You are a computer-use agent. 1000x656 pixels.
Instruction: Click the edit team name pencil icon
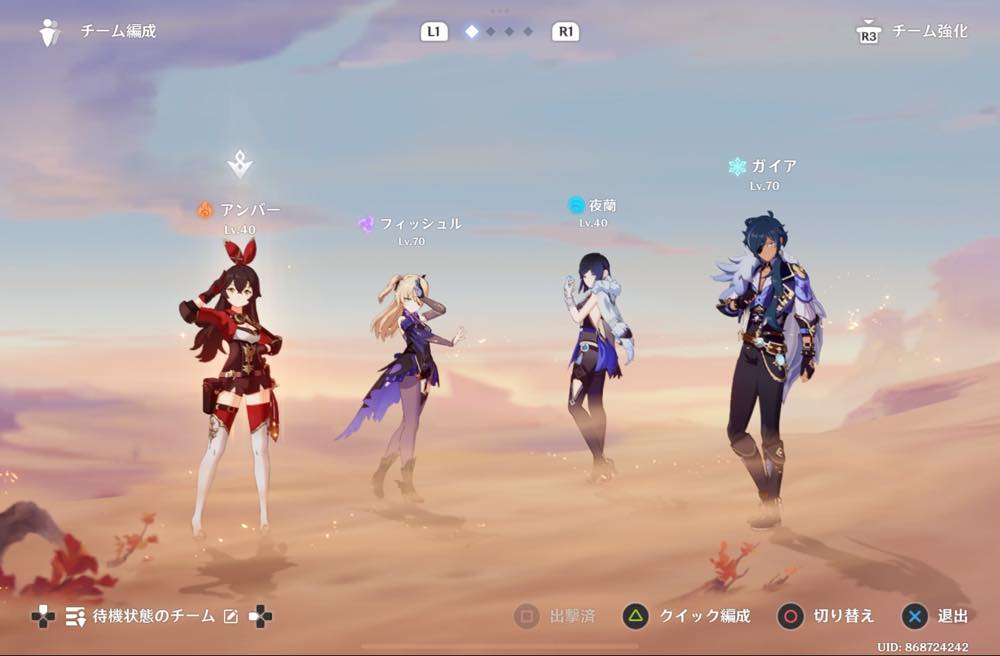231,616
